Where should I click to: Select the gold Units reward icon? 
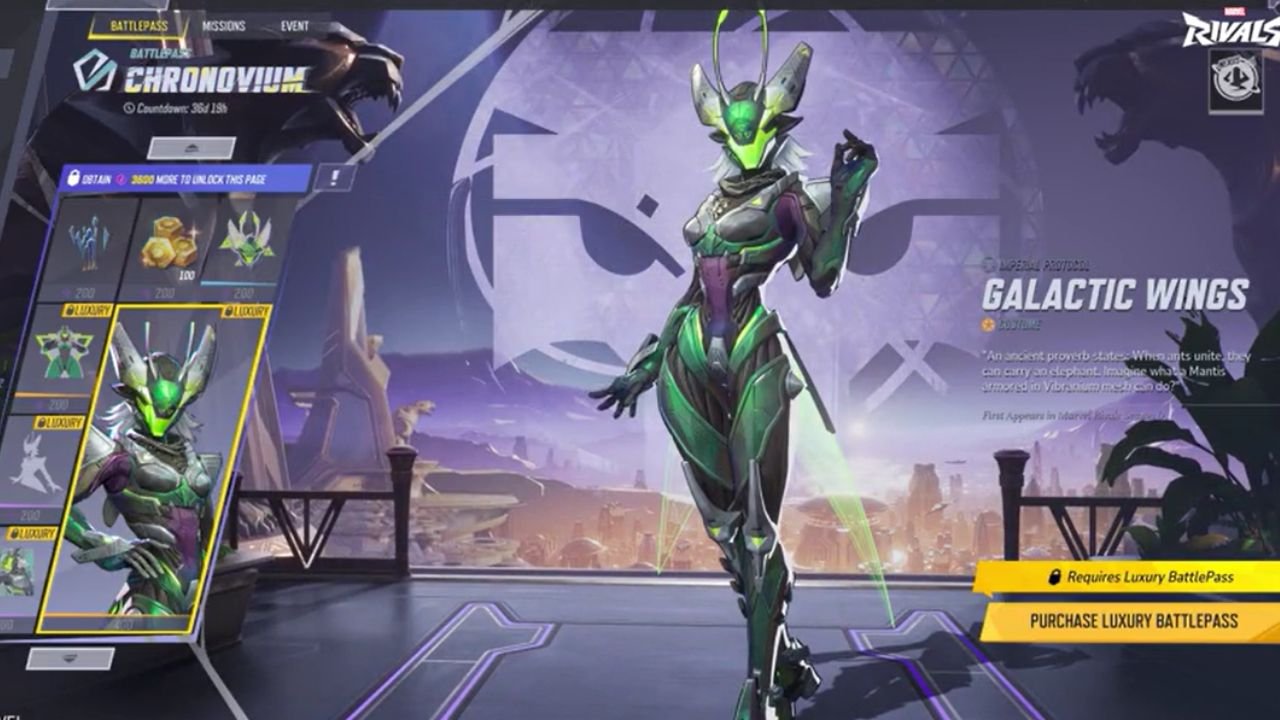click(x=168, y=240)
